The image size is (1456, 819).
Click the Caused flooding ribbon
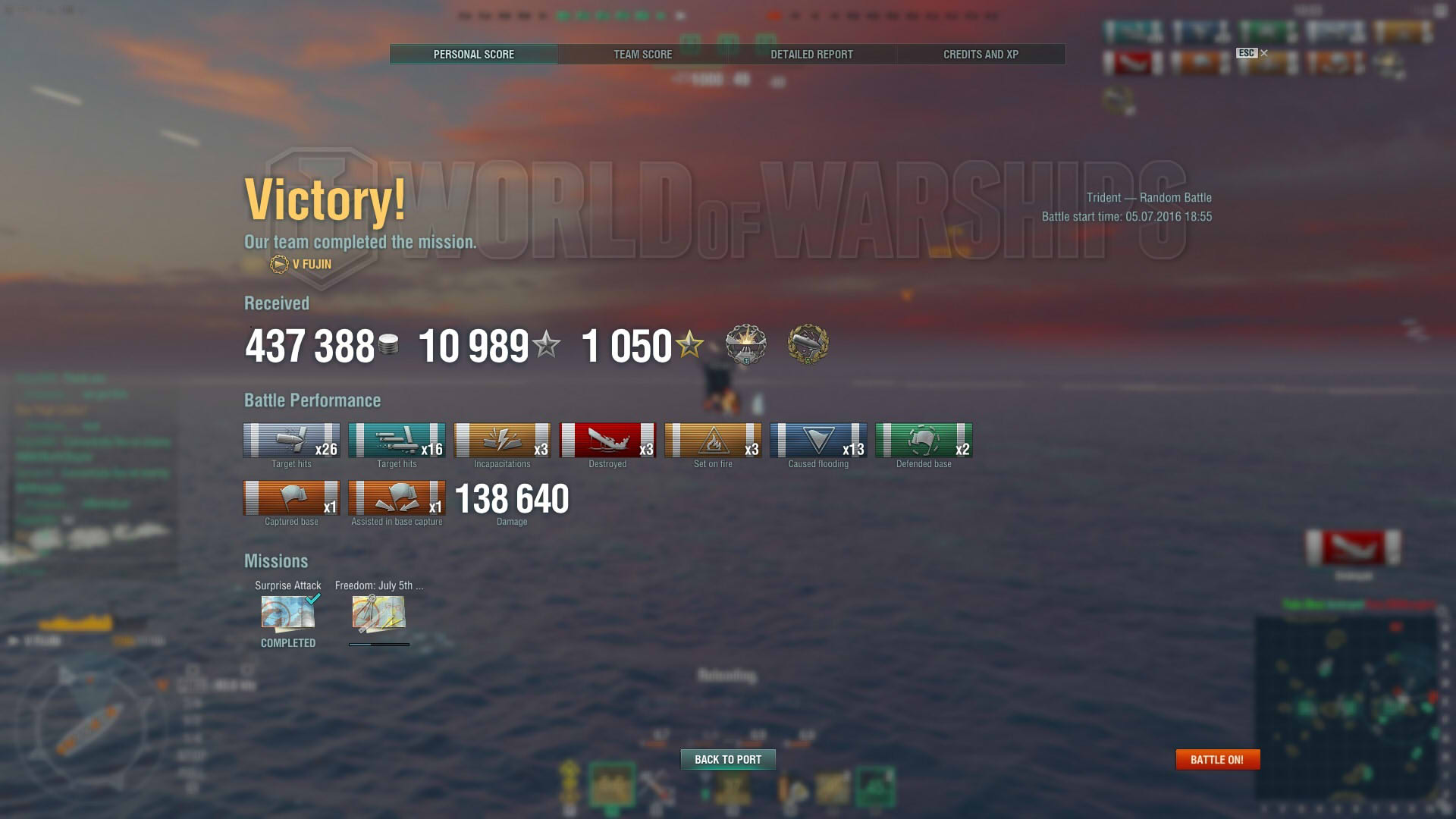[x=818, y=441]
